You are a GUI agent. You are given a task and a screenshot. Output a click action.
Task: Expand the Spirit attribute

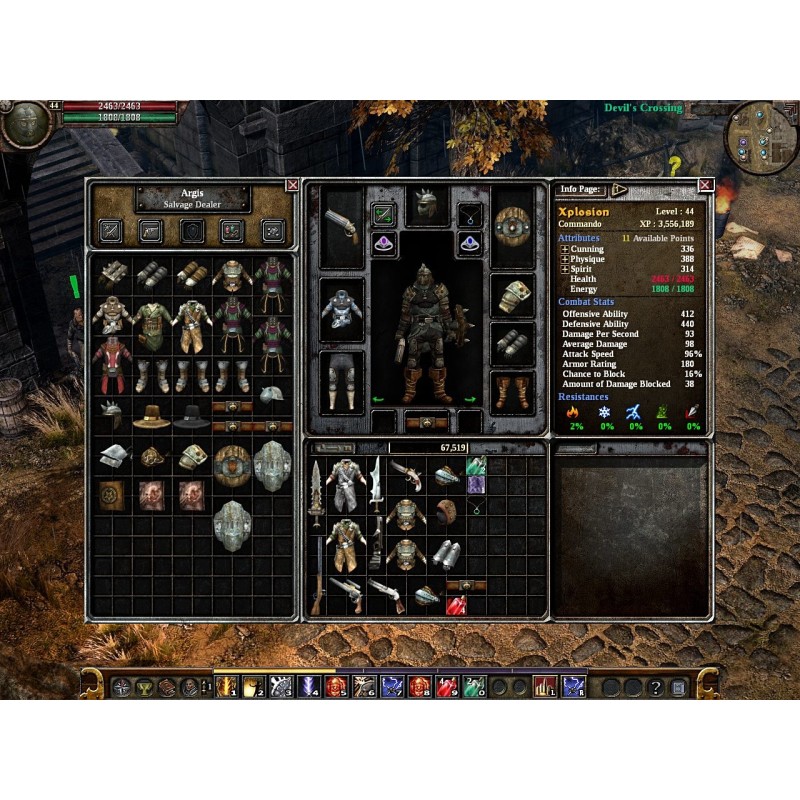pyautogui.click(x=564, y=269)
